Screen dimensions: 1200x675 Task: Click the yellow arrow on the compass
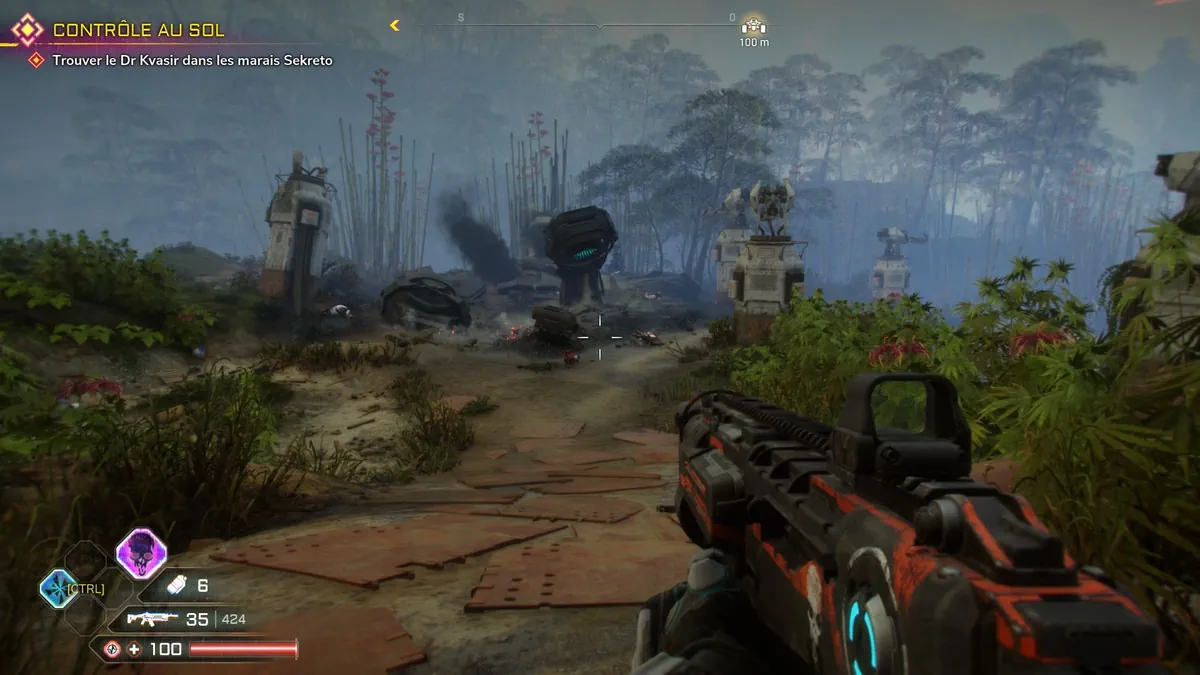click(395, 25)
